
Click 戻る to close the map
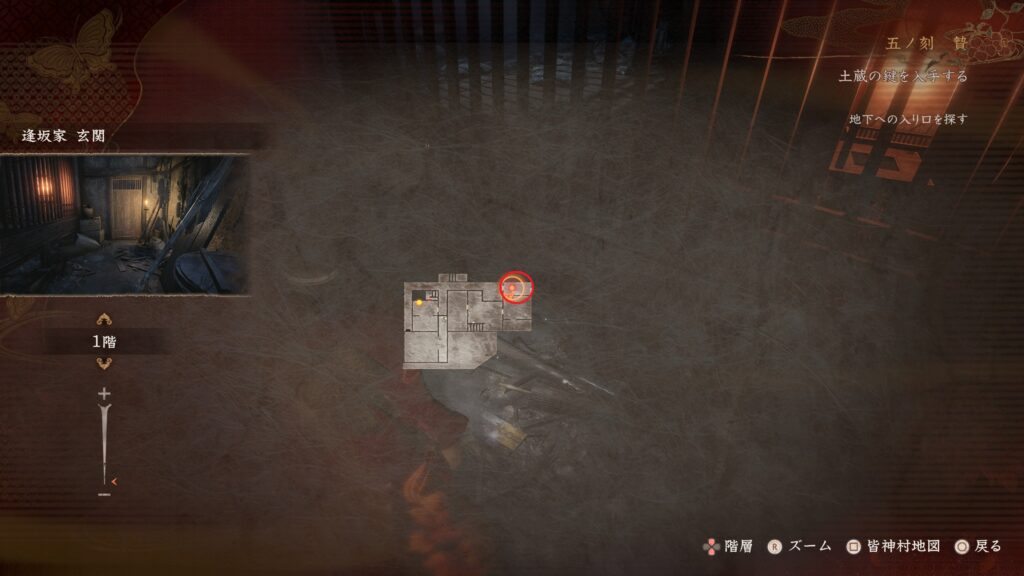point(977,546)
